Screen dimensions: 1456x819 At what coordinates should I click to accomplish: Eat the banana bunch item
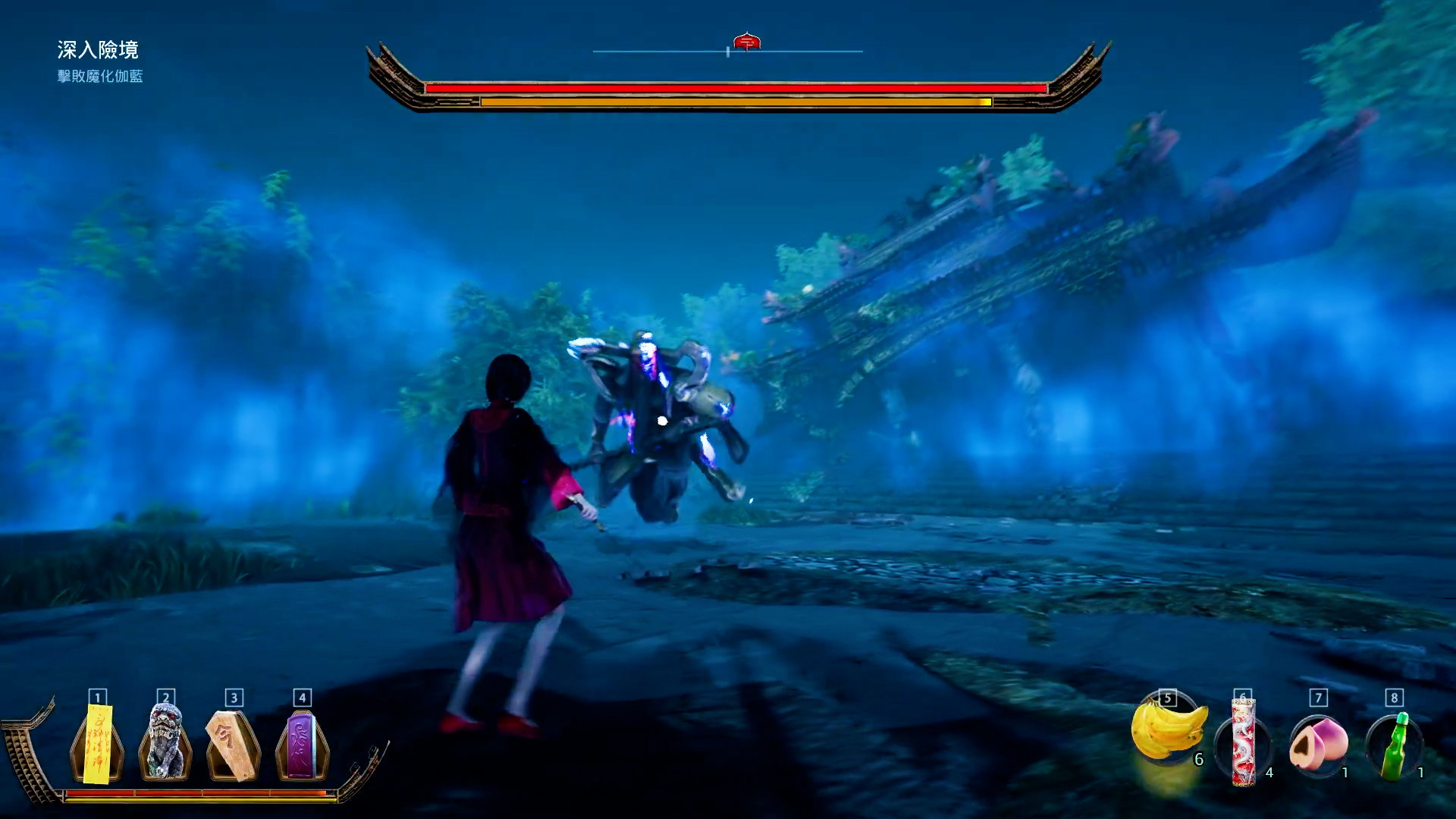point(1167,730)
